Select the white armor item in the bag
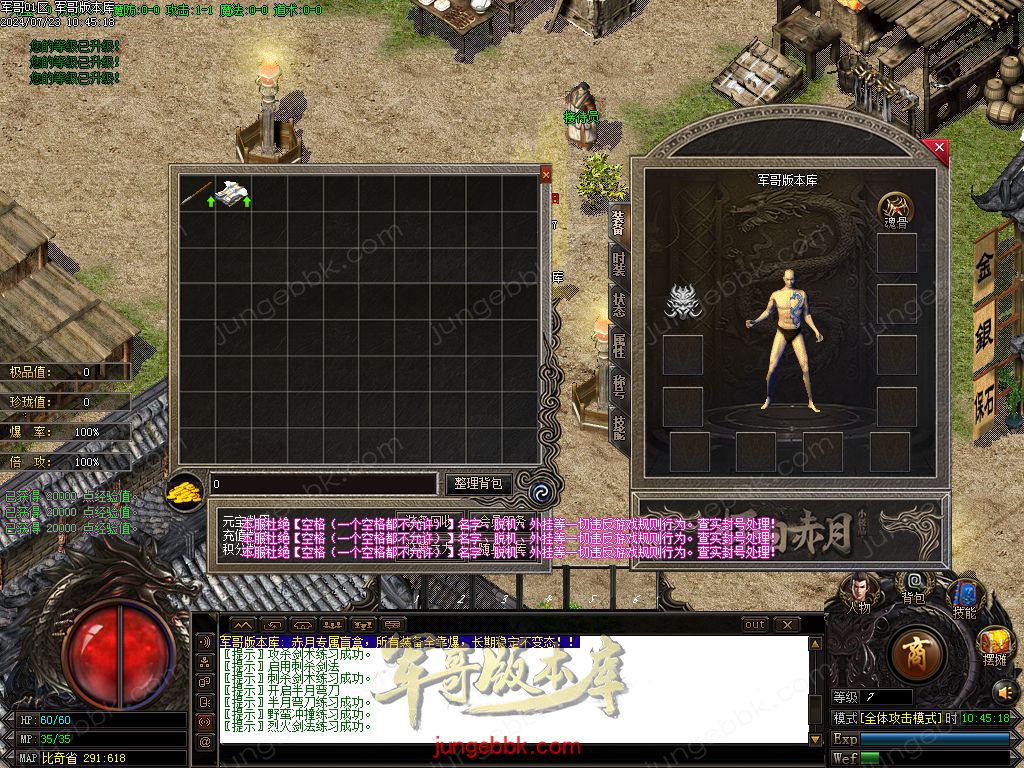Viewport: 1024px width, 768px height. point(233,192)
